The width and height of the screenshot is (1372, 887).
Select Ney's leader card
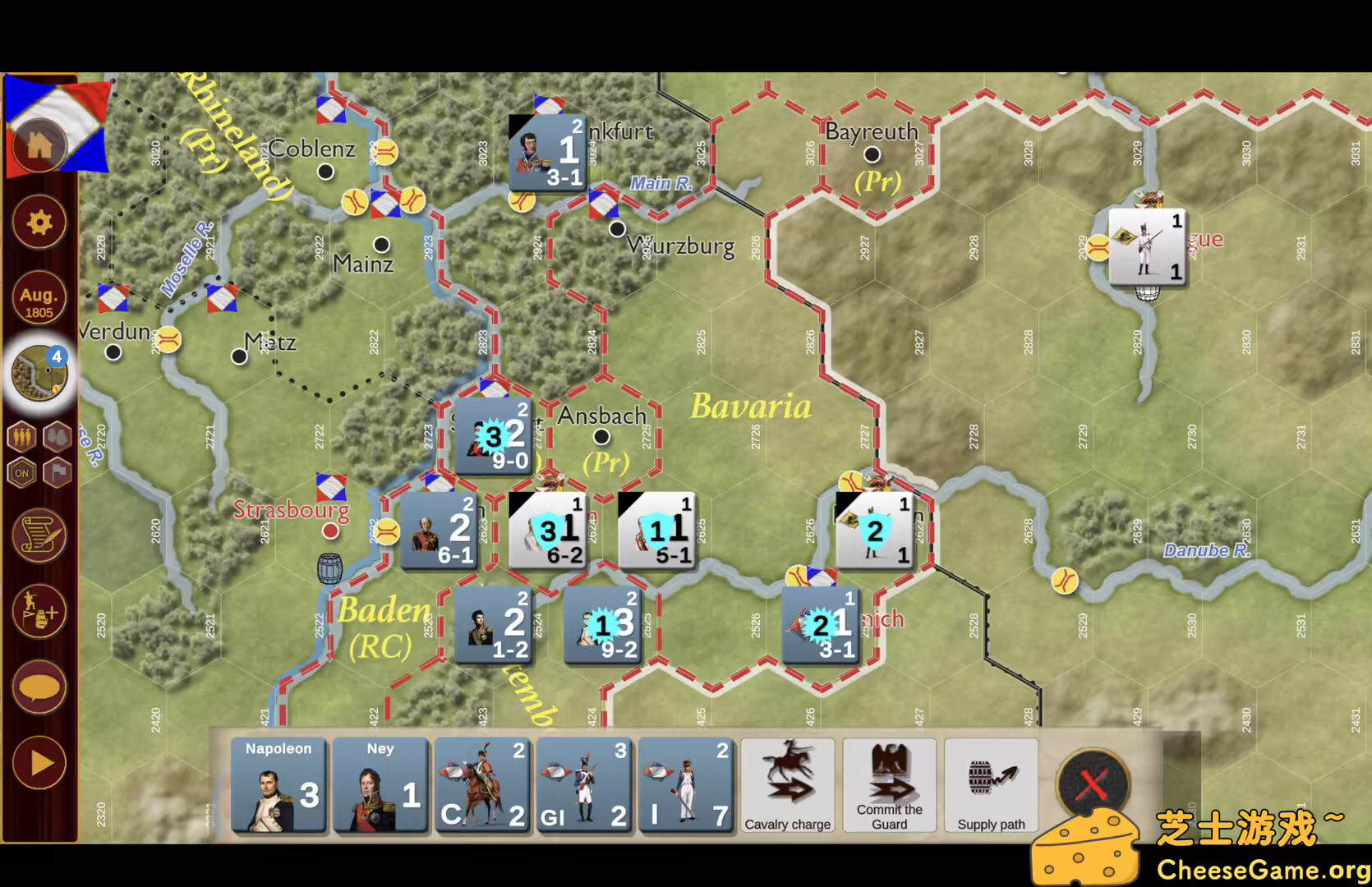click(x=380, y=784)
